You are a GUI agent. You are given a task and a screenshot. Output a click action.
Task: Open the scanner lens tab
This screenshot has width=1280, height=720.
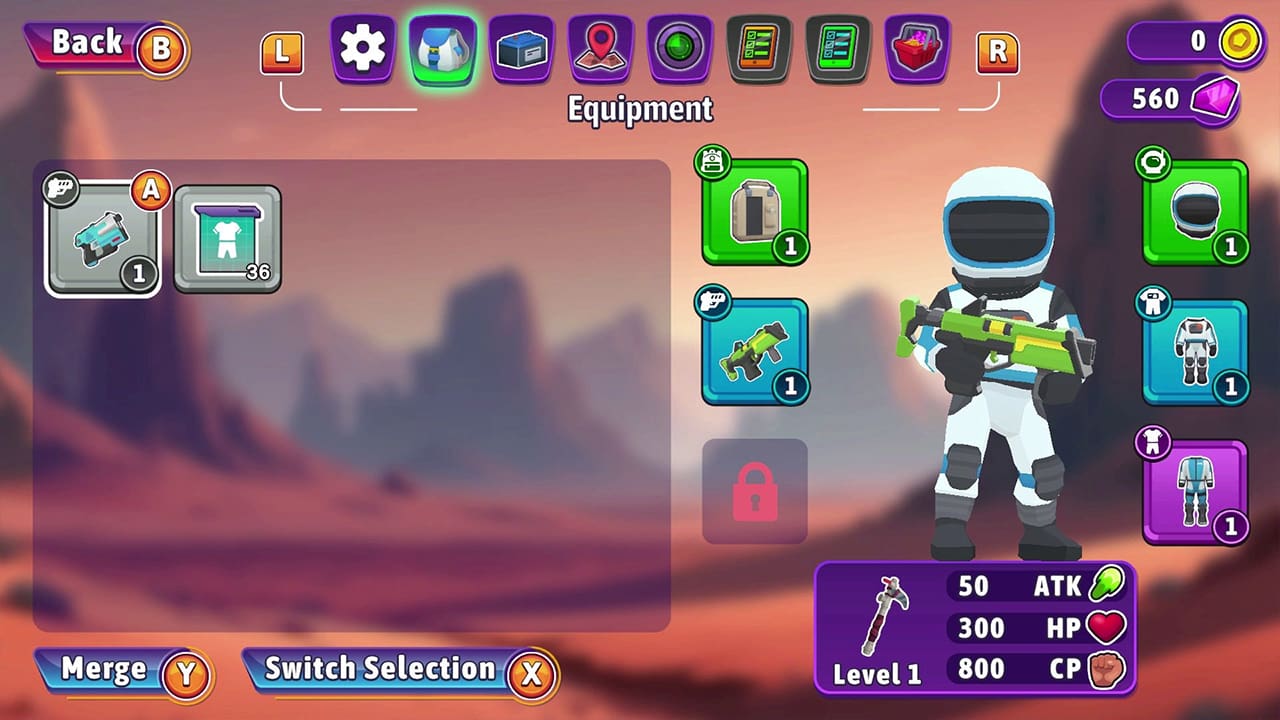pos(678,48)
